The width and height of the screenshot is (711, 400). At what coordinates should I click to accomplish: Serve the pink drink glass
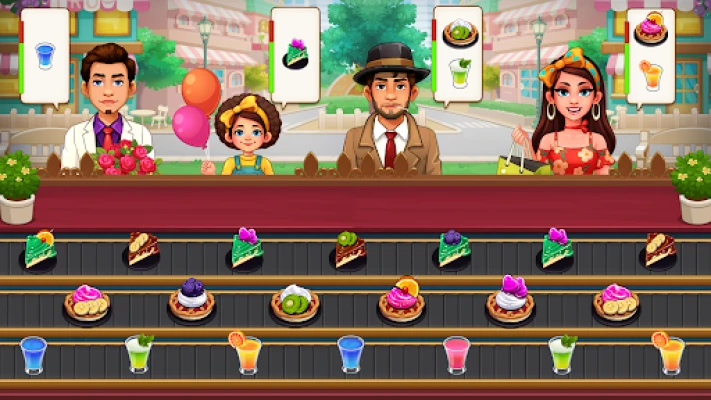455,354
